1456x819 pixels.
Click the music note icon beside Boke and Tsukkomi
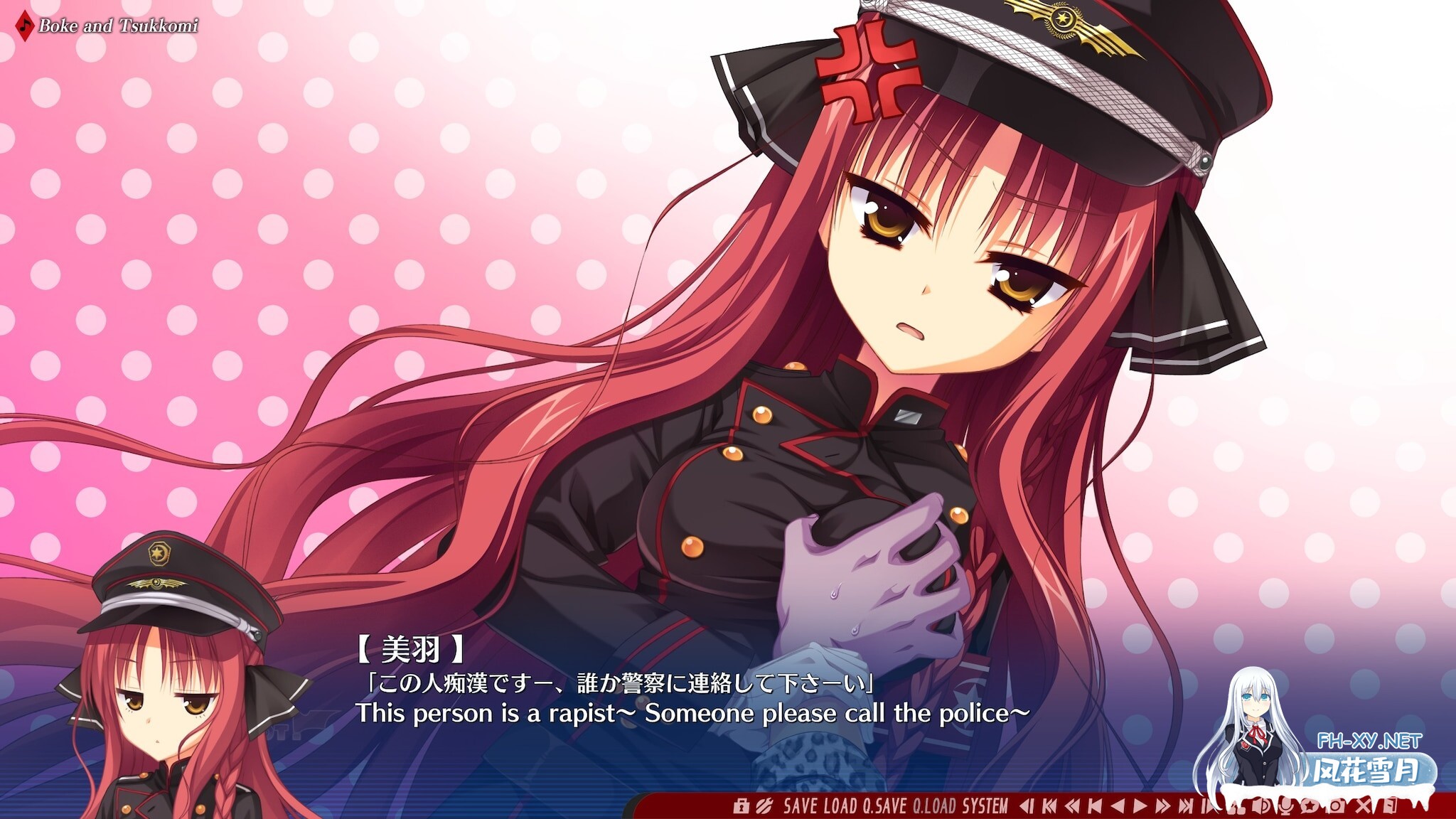click(x=23, y=24)
